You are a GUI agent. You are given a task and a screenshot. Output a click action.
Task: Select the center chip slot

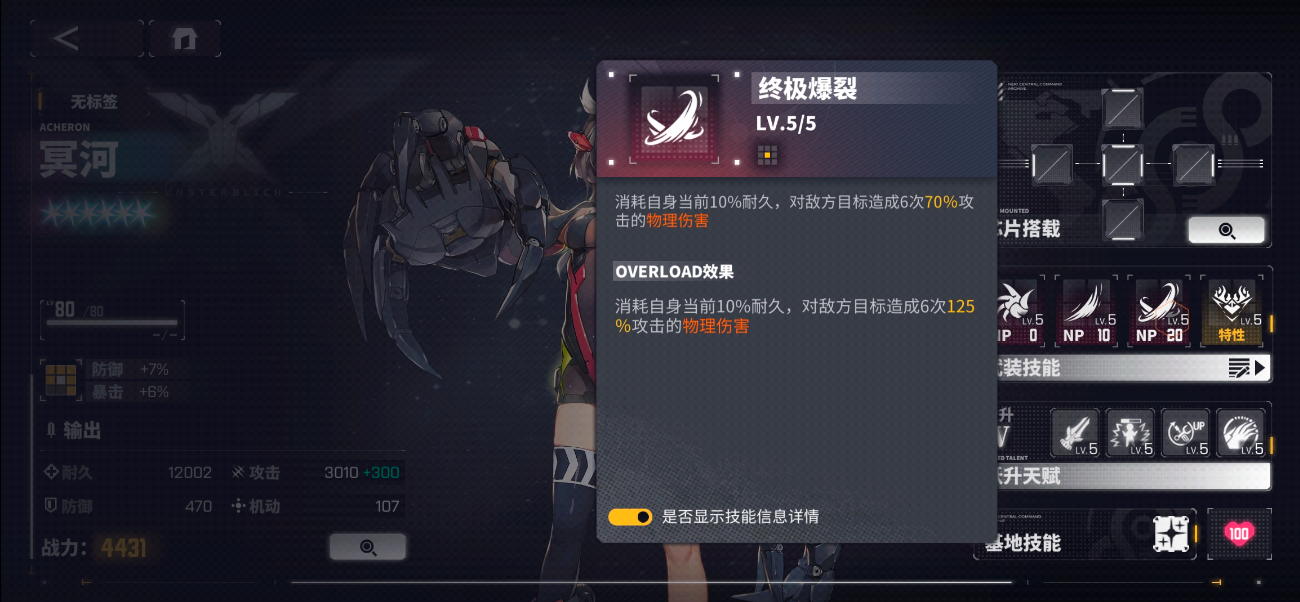point(1122,163)
